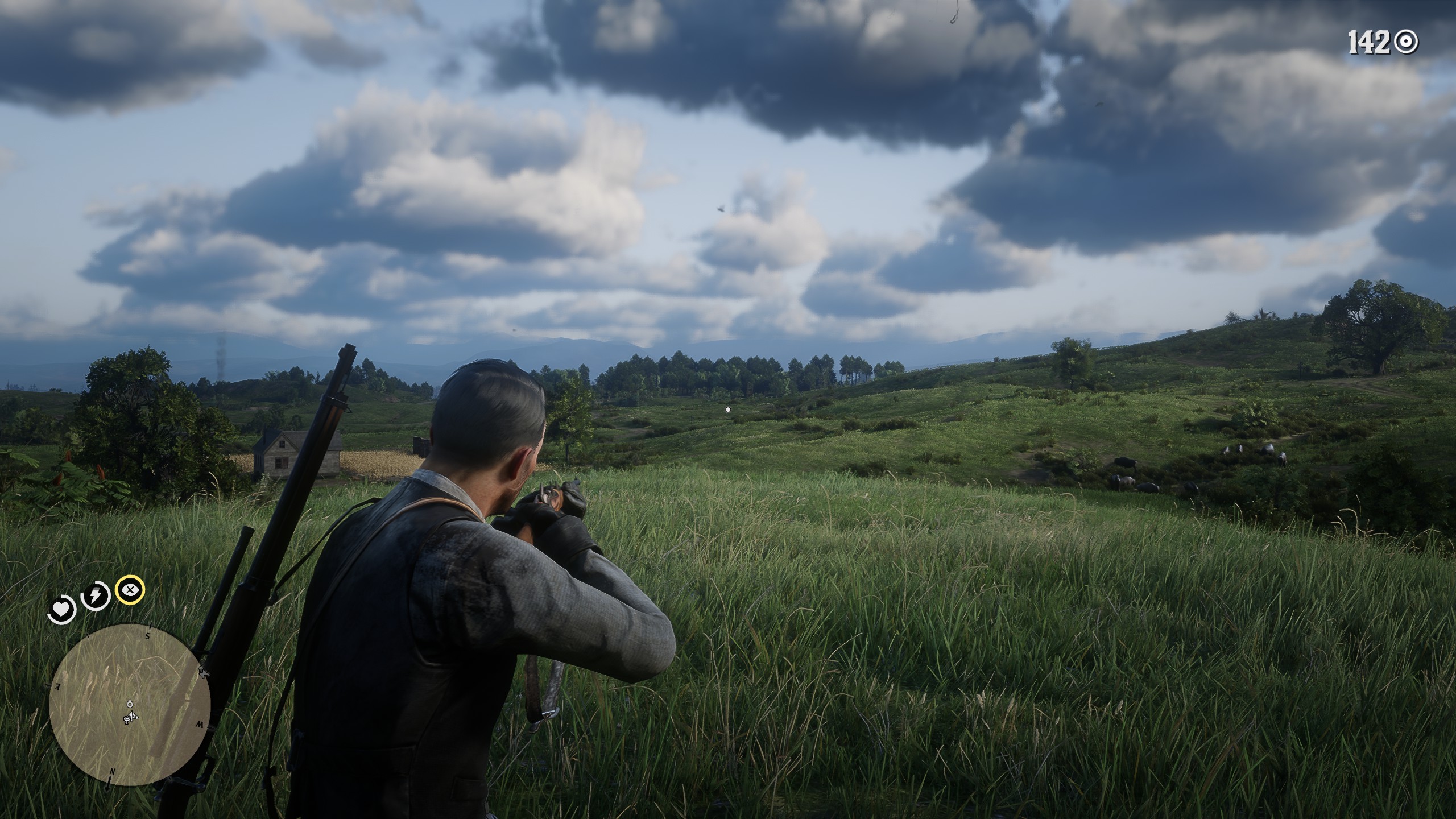Click the horse marker on minimap edge
Screen dimensions: 1456x819
[x=202, y=673]
